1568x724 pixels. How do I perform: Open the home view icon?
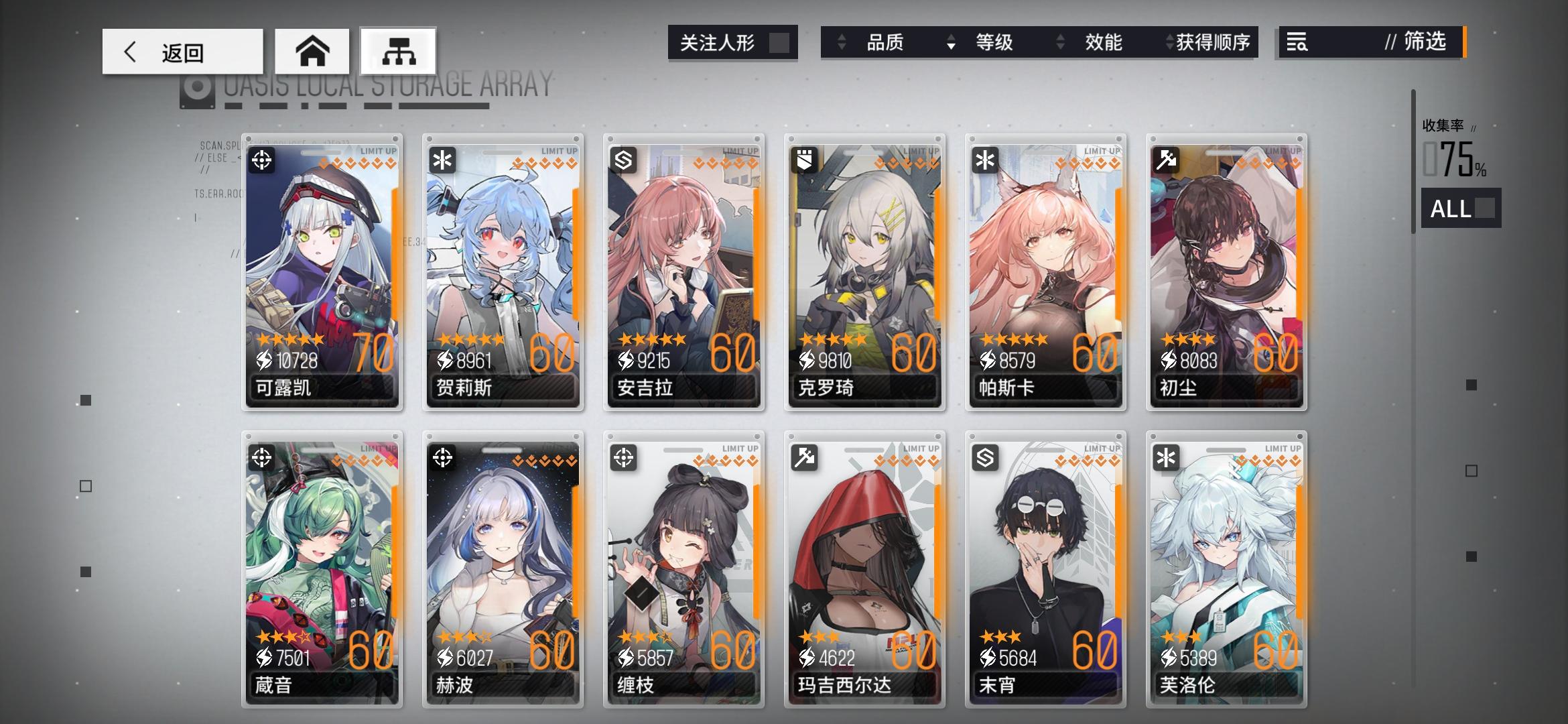pos(312,50)
